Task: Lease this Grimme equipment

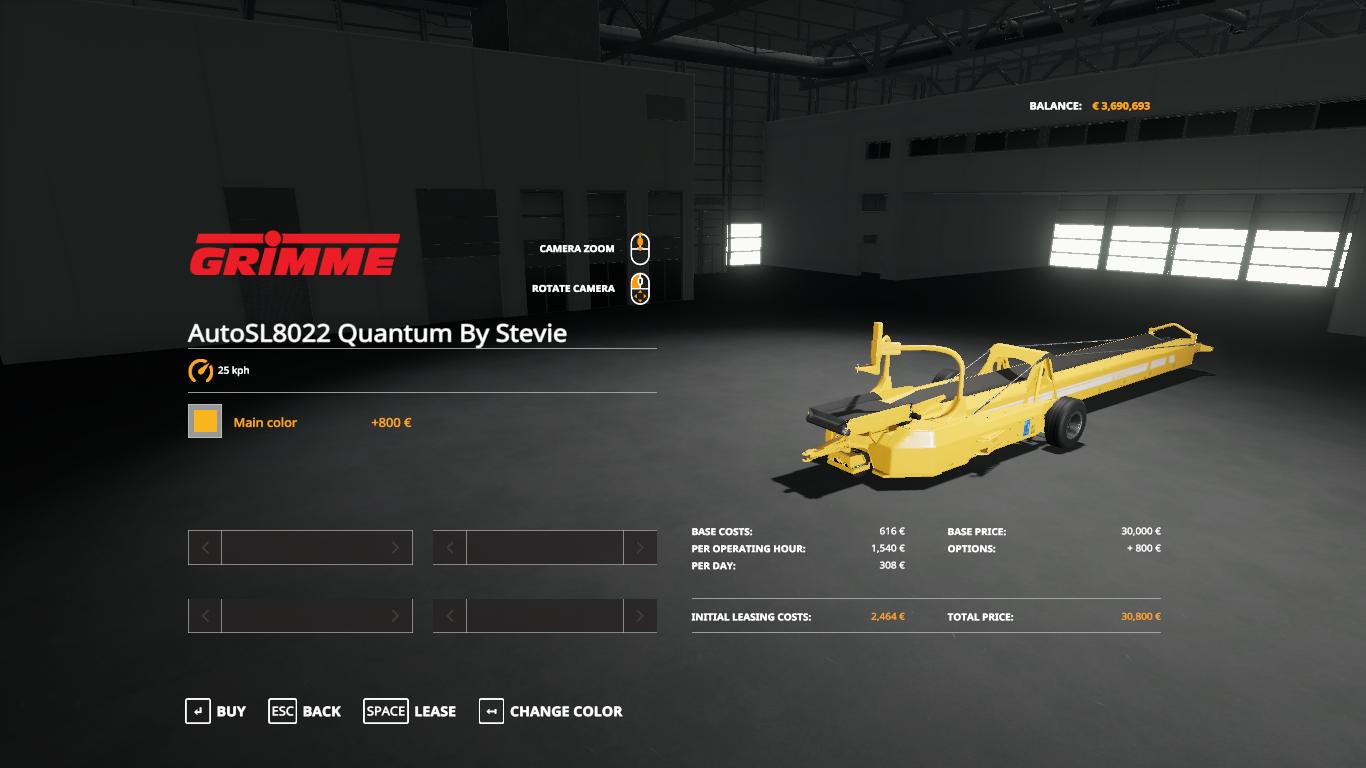Action: [410, 711]
